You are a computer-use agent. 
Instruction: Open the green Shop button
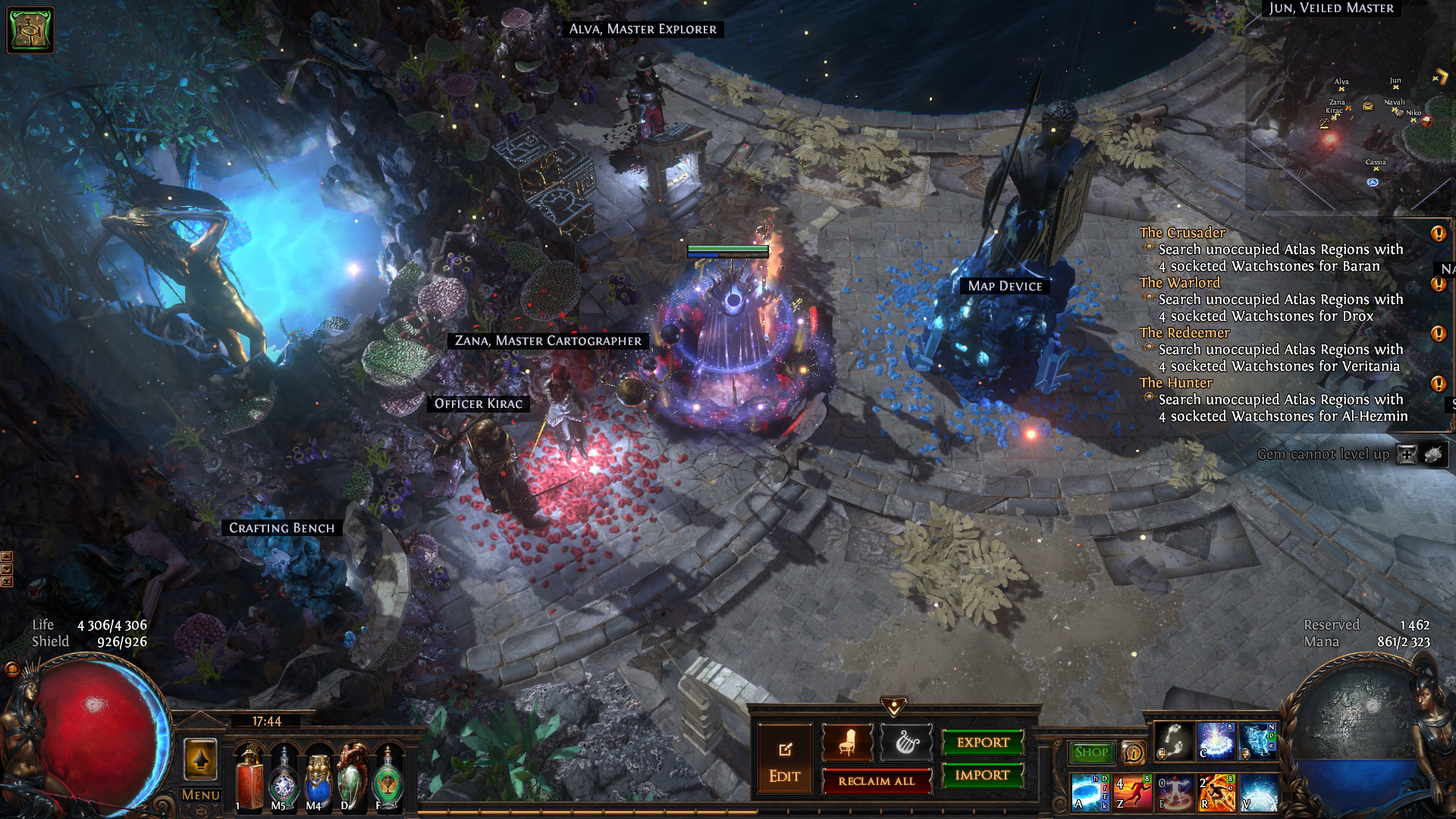[1091, 752]
